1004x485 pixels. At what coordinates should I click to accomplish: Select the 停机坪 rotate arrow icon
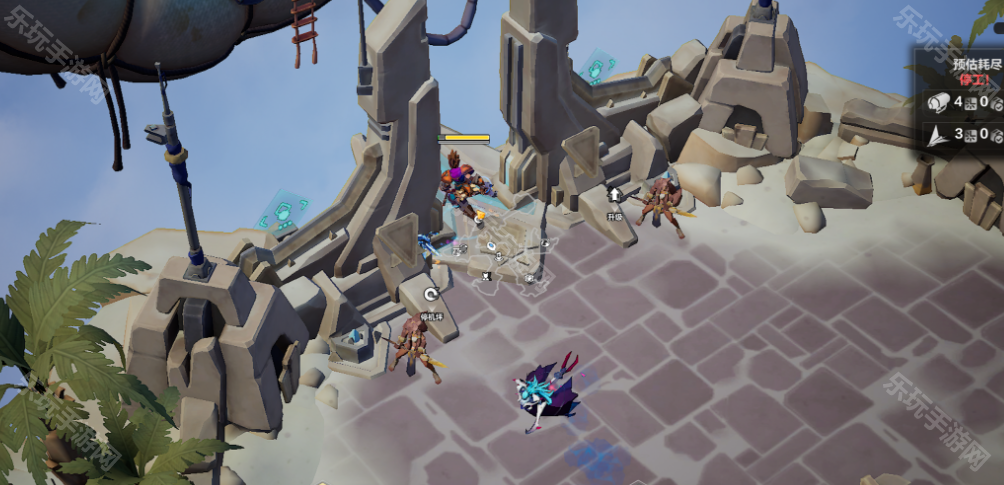(431, 295)
